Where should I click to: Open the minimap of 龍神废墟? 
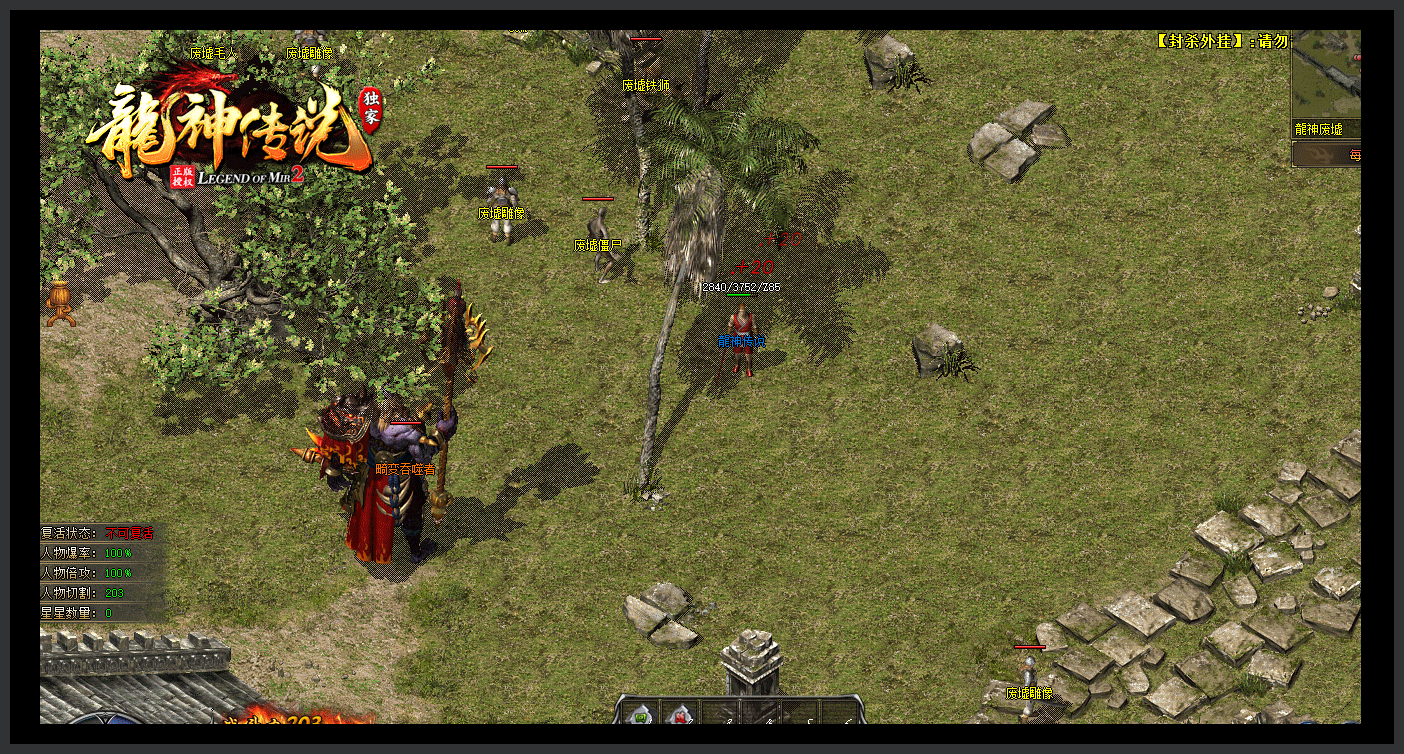coord(1326,76)
